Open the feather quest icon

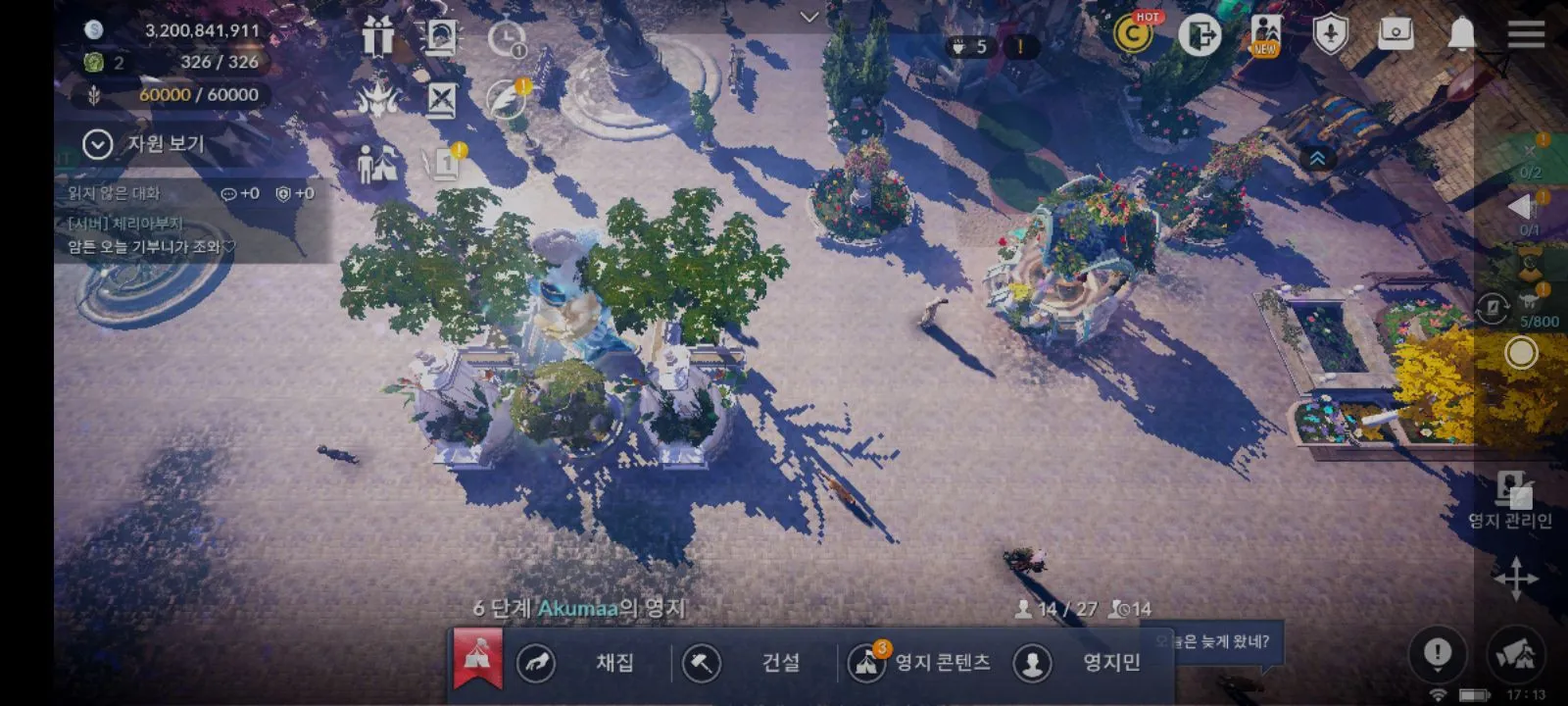(x=507, y=99)
